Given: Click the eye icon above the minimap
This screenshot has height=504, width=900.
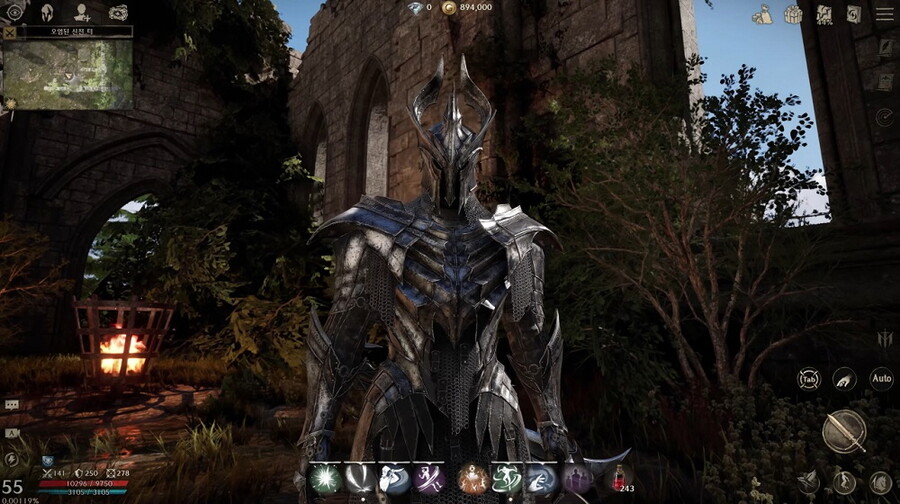Looking at the screenshot, I should point(15,12).
